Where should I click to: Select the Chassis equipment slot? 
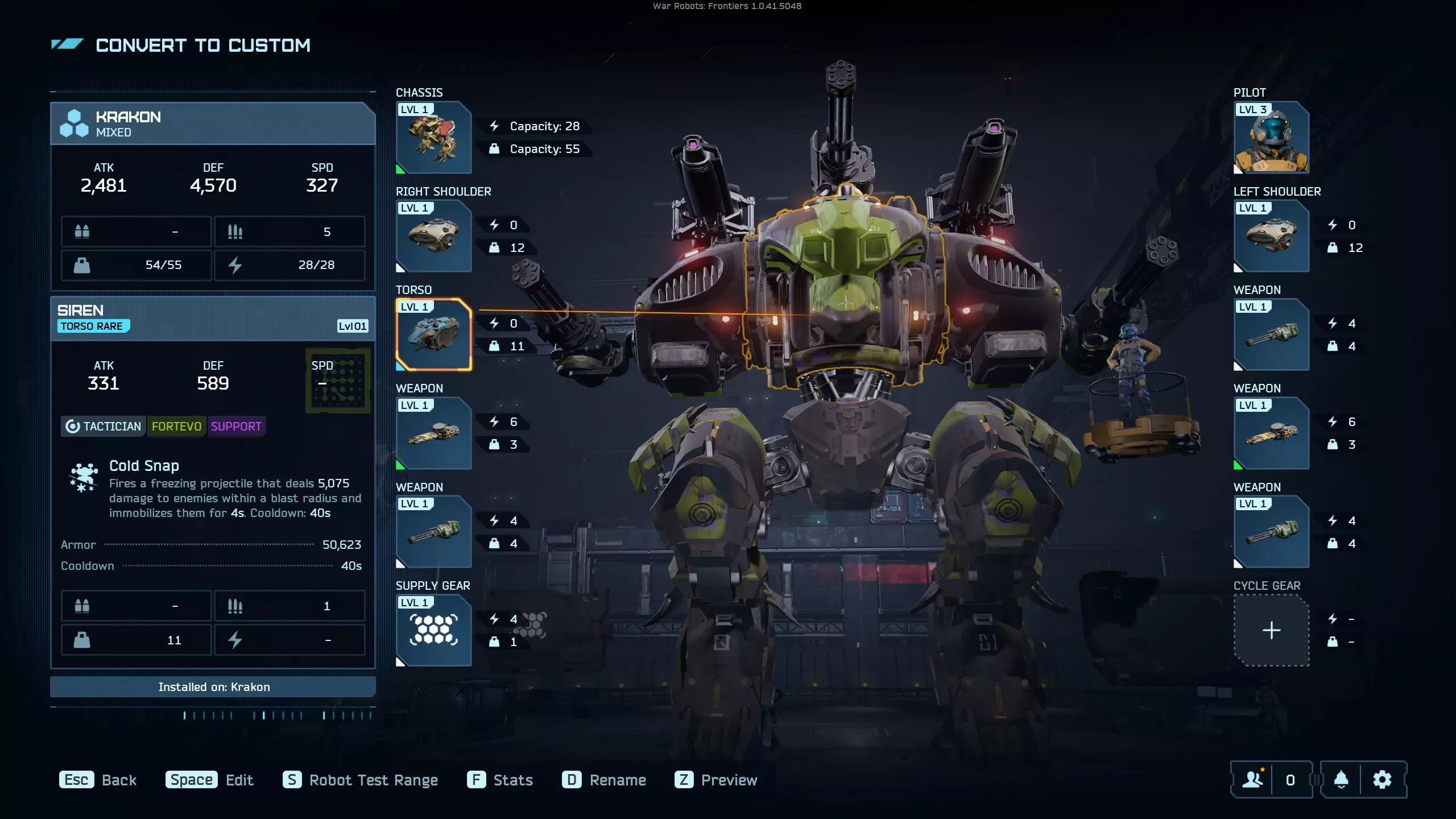(433, 138)
